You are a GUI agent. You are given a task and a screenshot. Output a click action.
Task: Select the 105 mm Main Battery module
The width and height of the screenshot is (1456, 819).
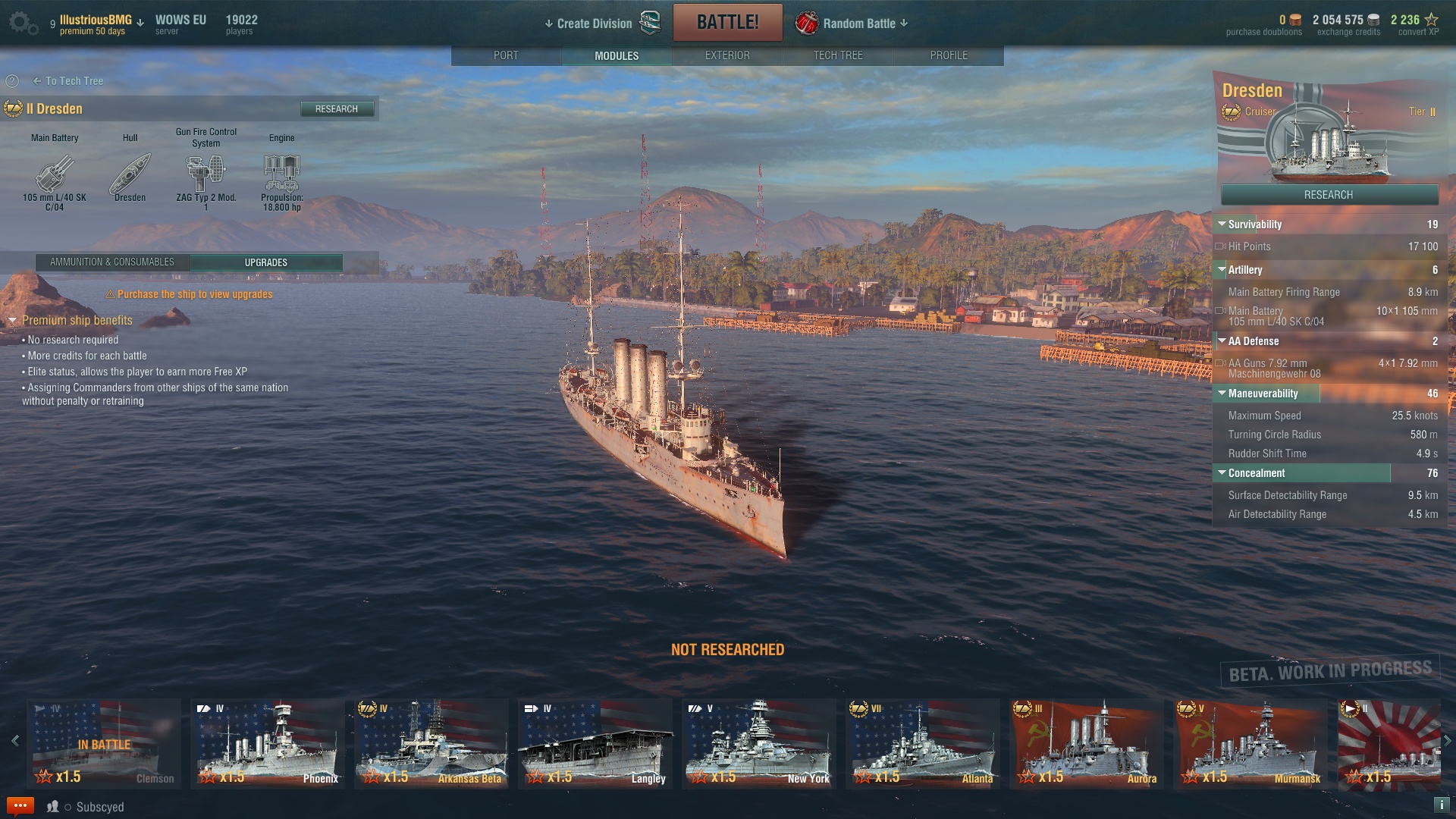[55, 174]
